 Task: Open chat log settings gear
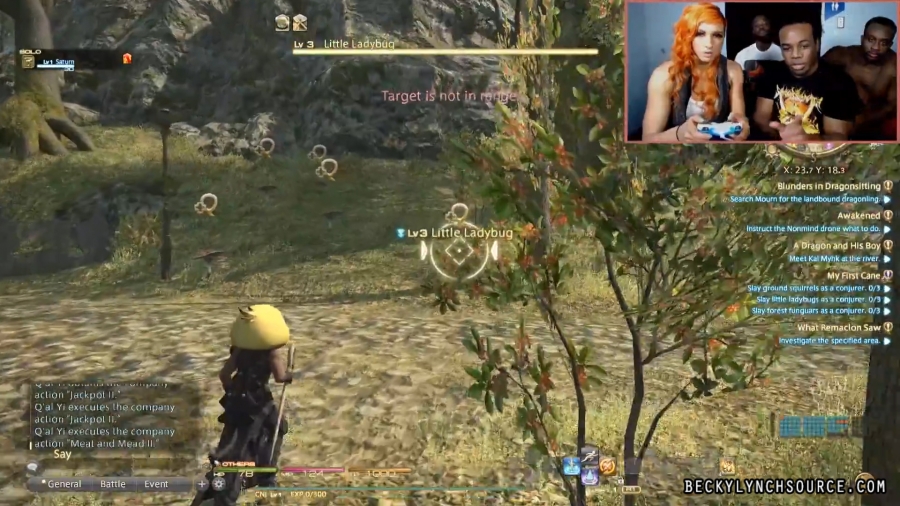point(218,484)
